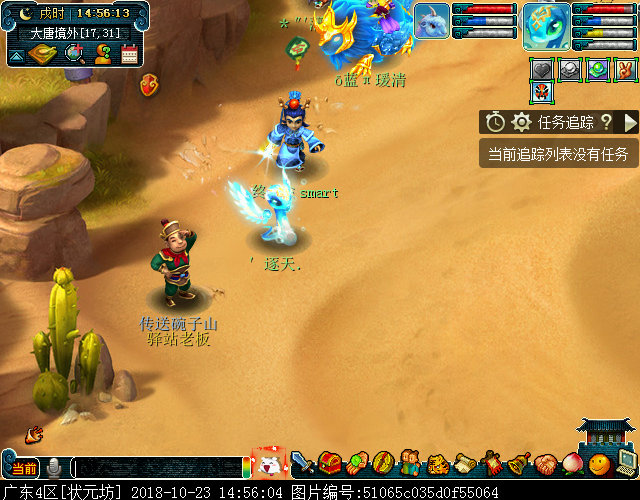Select the sword attack toolbar icon
Screen dimensions: 640x500
tap(302, 464)
